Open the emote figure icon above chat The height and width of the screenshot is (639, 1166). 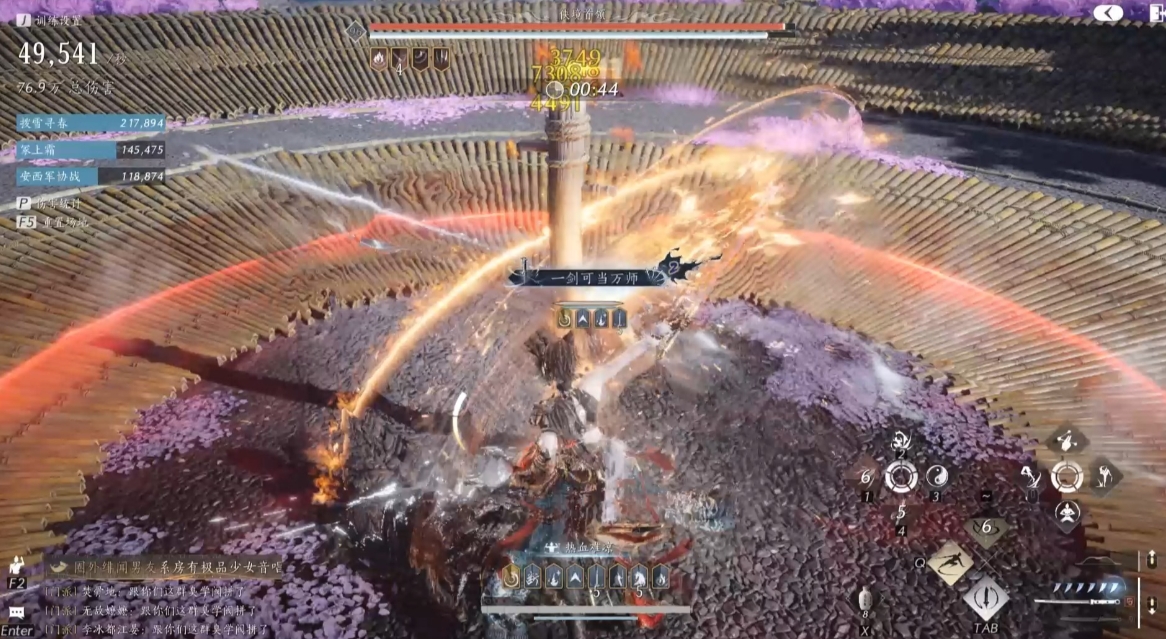coord(16,565)
